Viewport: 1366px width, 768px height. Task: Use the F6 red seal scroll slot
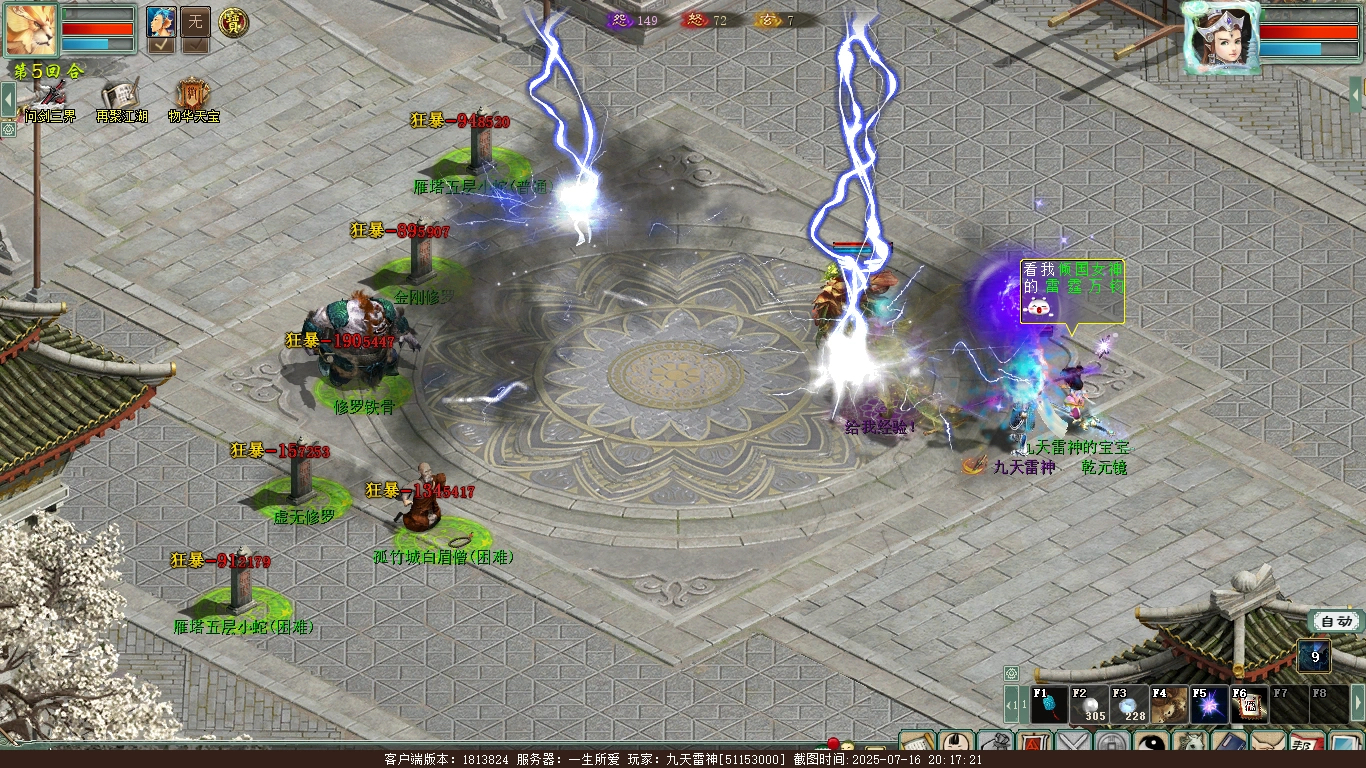tap(1248, 705)
